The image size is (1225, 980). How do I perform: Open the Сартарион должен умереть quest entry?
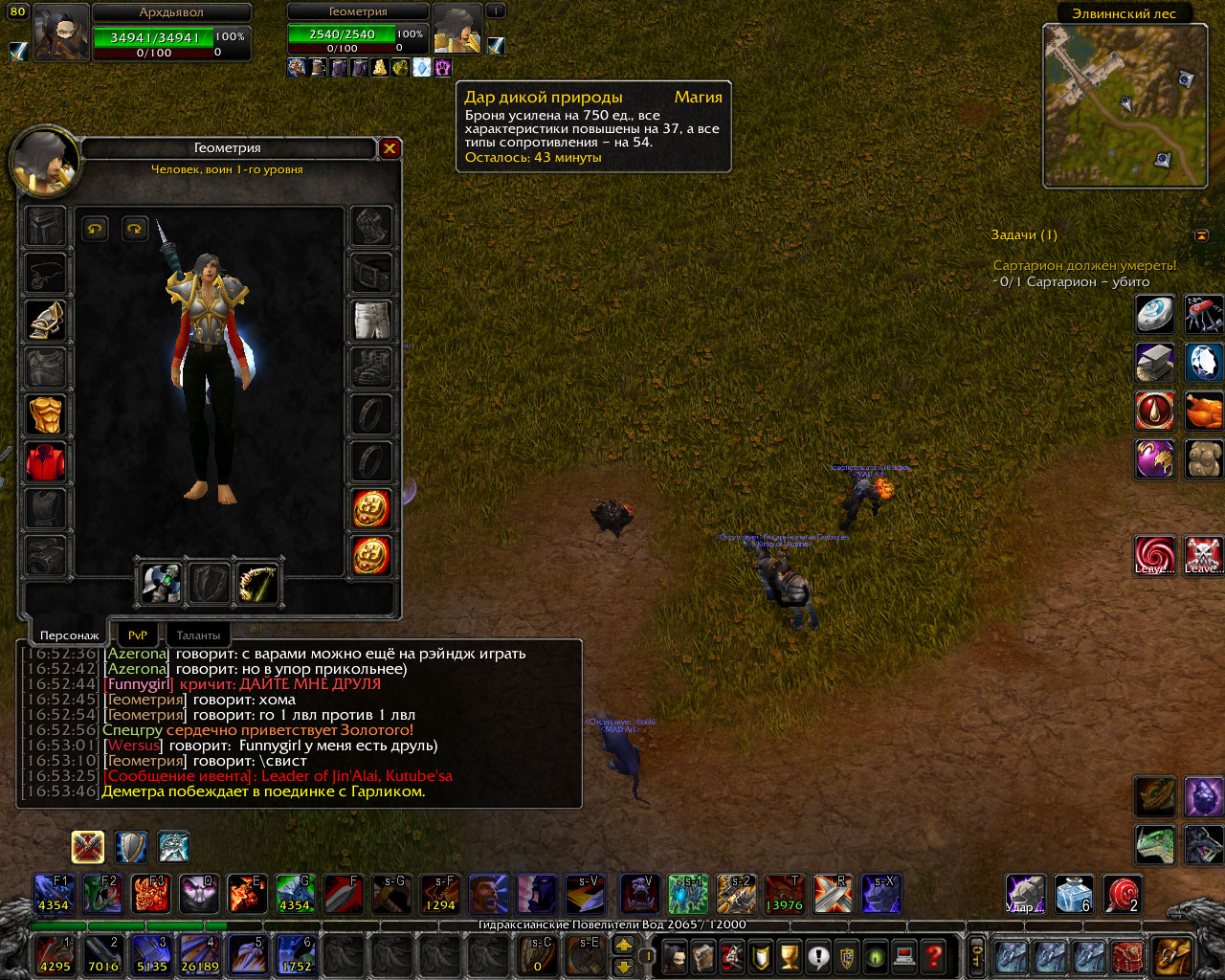click(x=1084, y=265)
